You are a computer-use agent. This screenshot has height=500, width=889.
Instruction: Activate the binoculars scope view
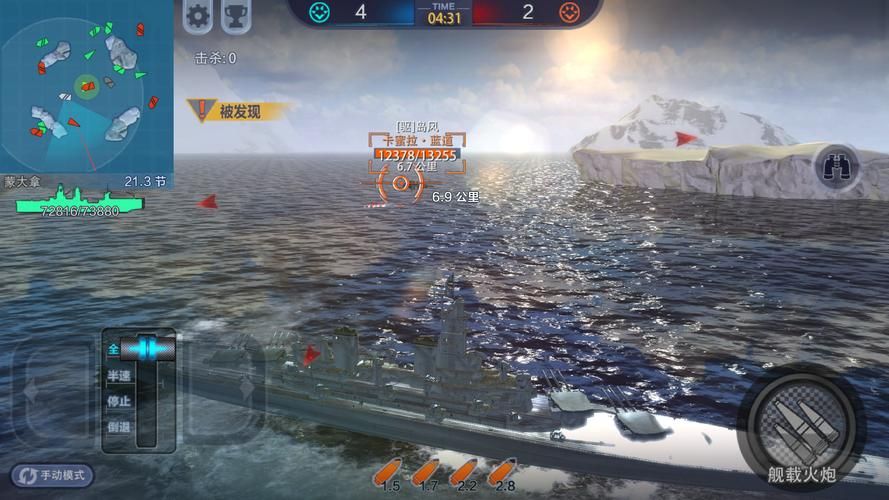pos(836,167)
